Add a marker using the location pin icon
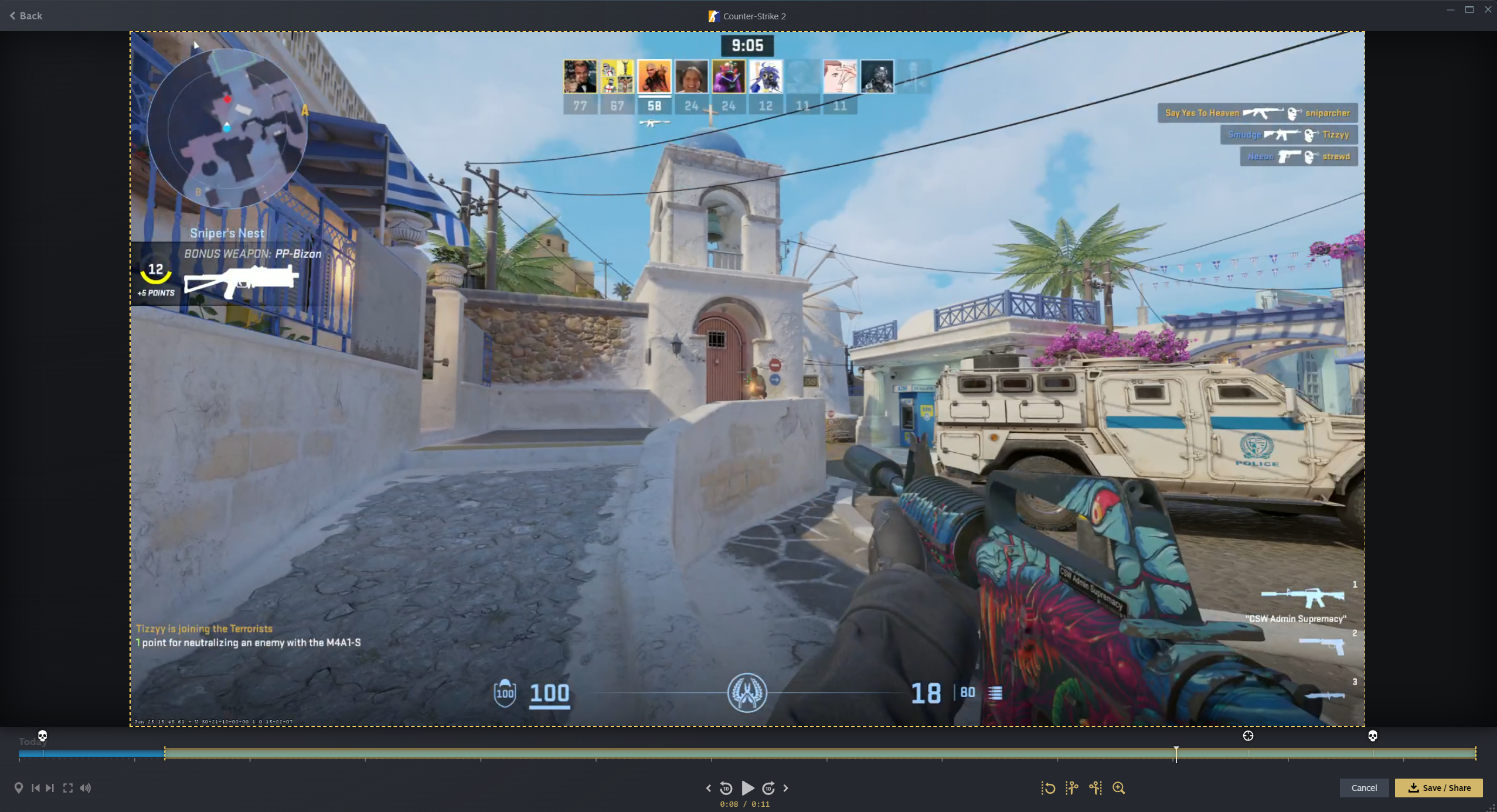 pos(19,788)
